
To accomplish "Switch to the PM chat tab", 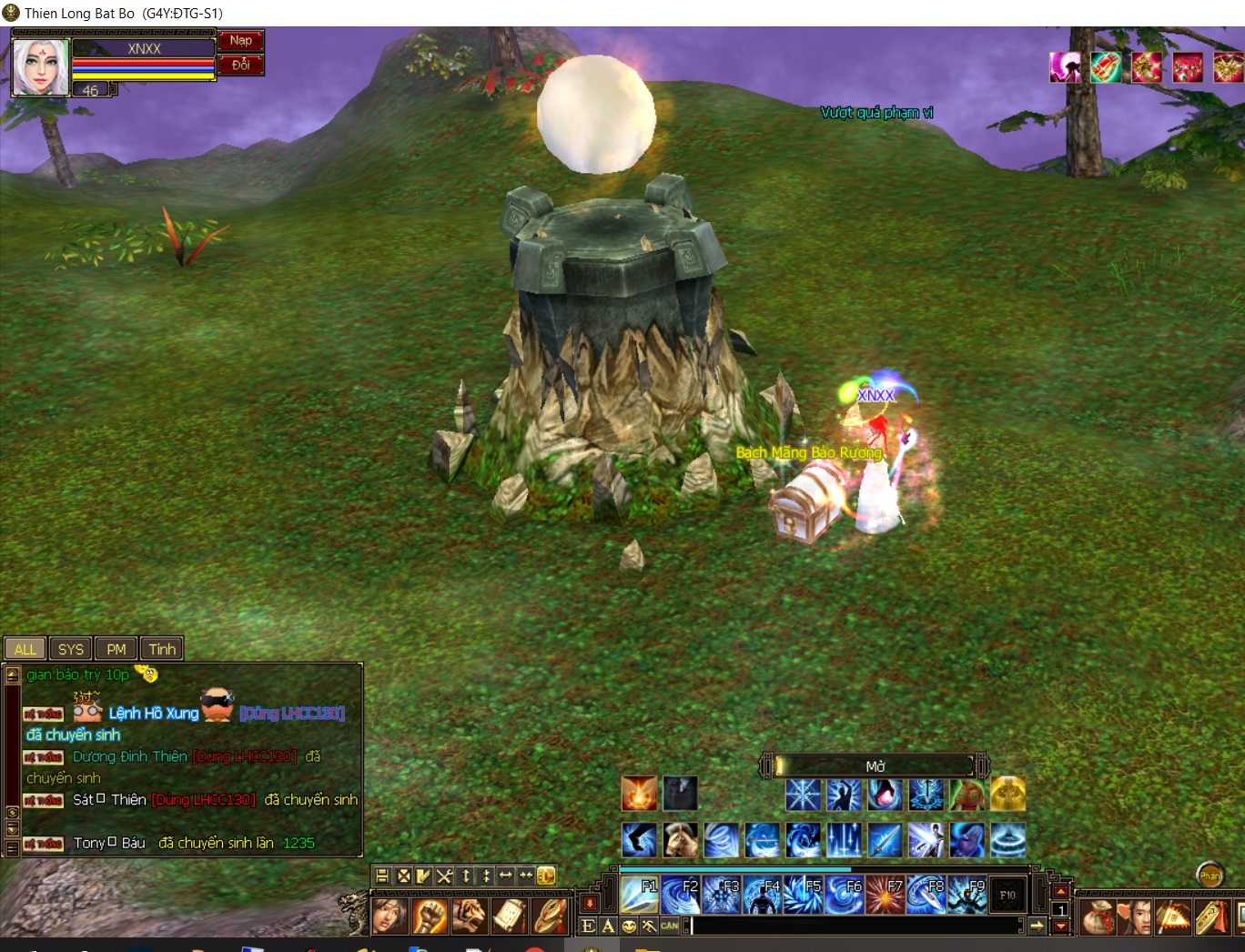I will point(116,649).
